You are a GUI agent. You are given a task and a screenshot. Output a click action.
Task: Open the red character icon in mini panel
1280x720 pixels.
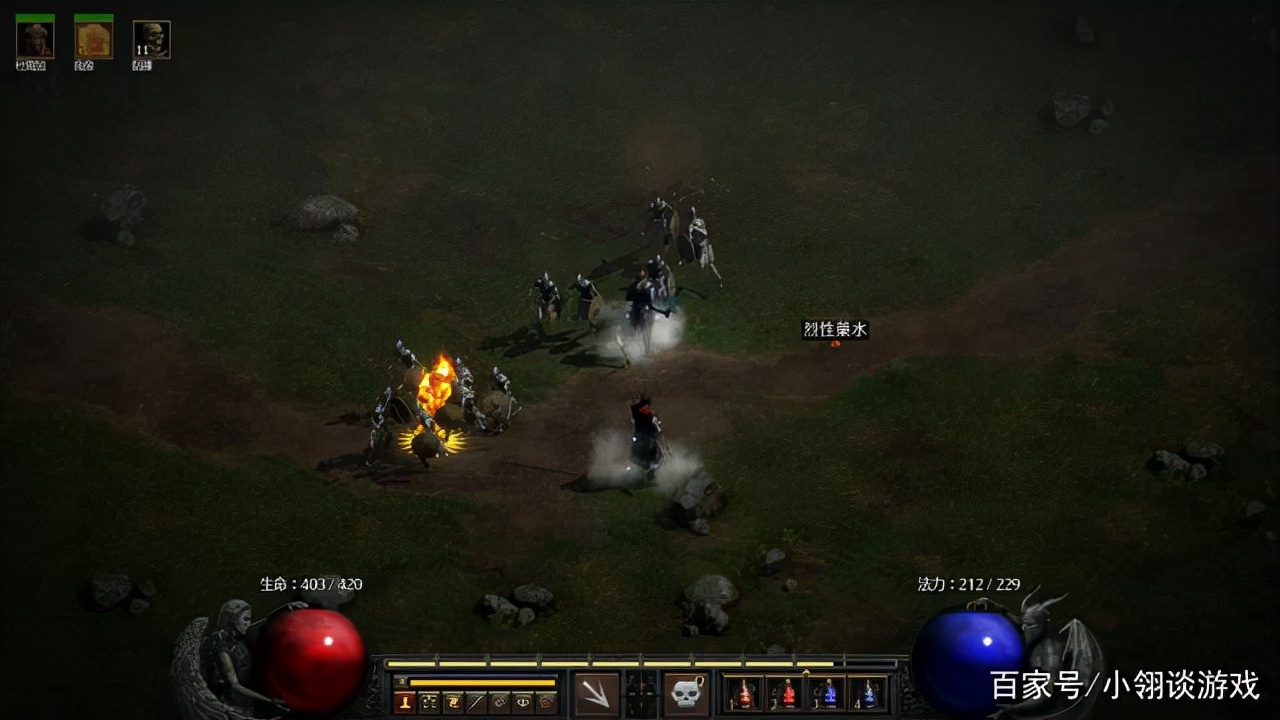coord(404,702)
